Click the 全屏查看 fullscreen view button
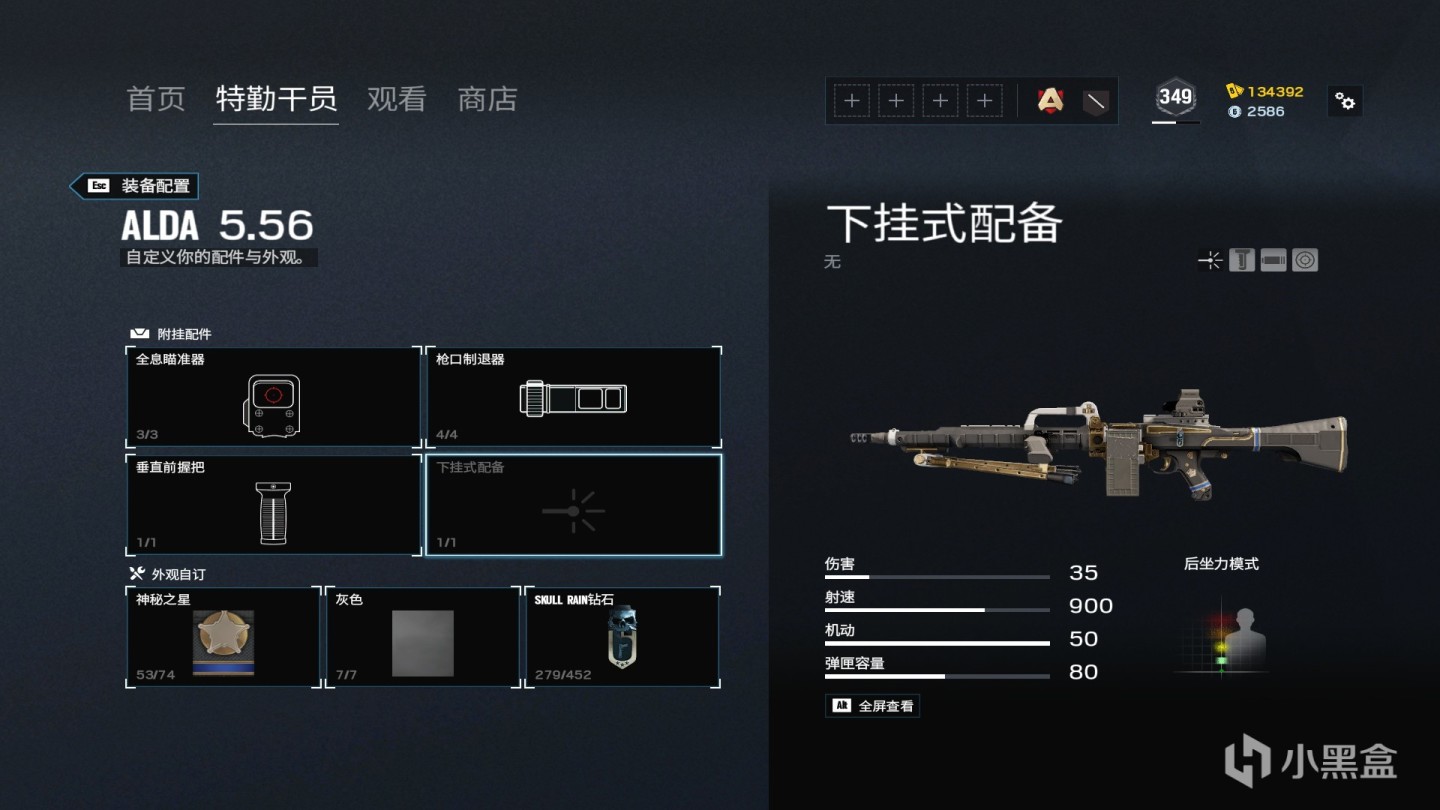This screenshot has width=1440, height=810. (872, 706)
